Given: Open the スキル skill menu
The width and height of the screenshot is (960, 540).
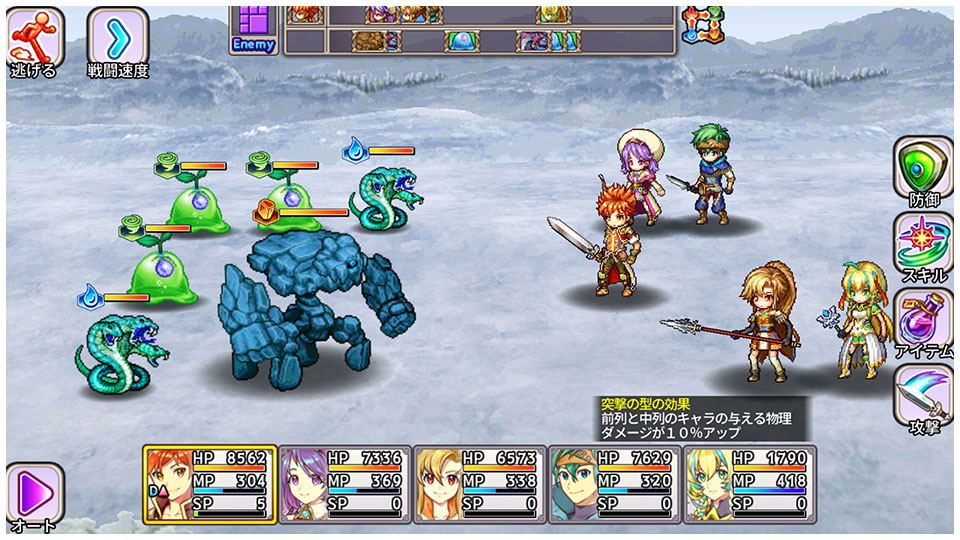Looking at the screenshot, I should 923,247.
